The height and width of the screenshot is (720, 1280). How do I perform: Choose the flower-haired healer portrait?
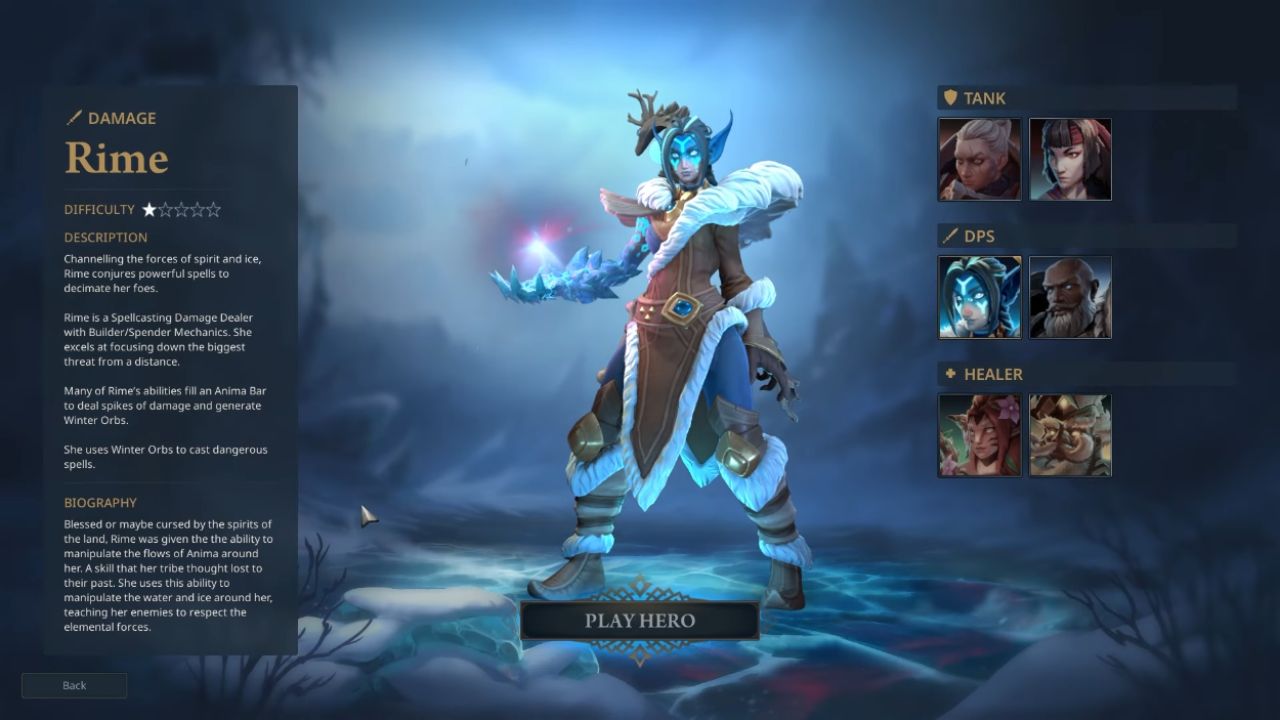point(980,435)
